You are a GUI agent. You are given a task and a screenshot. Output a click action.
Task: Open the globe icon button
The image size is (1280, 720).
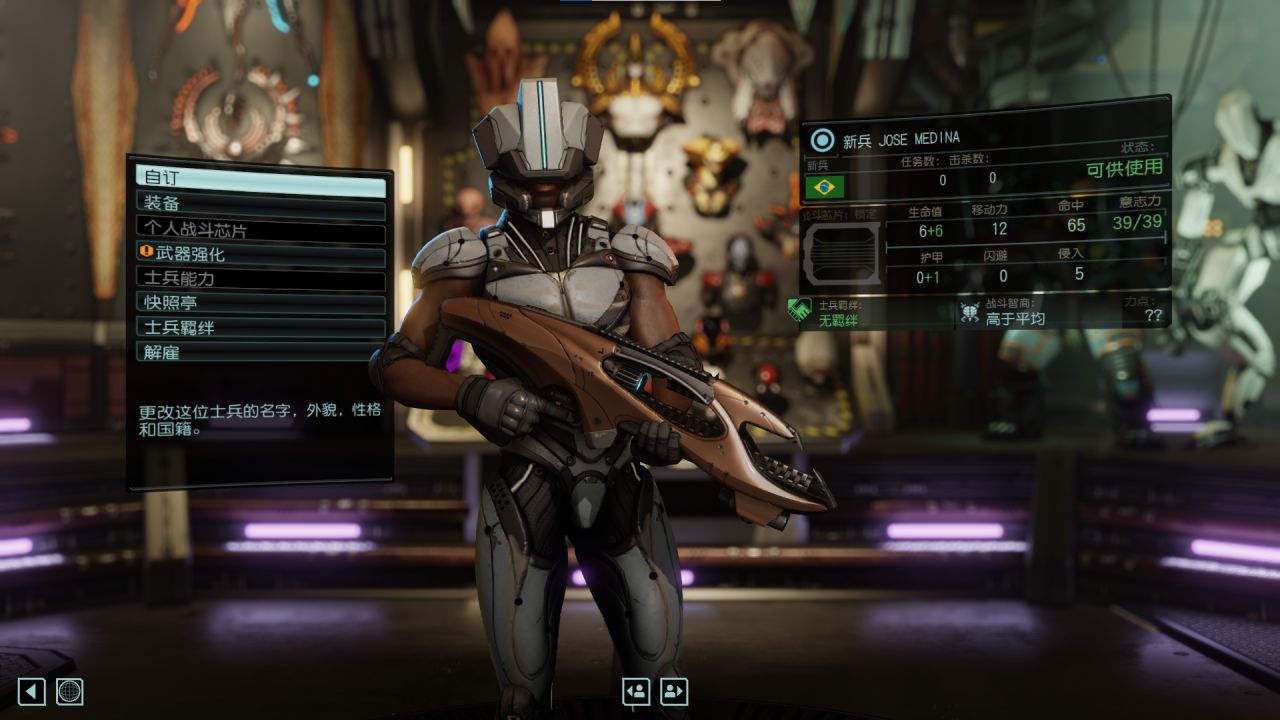[70, 691]
